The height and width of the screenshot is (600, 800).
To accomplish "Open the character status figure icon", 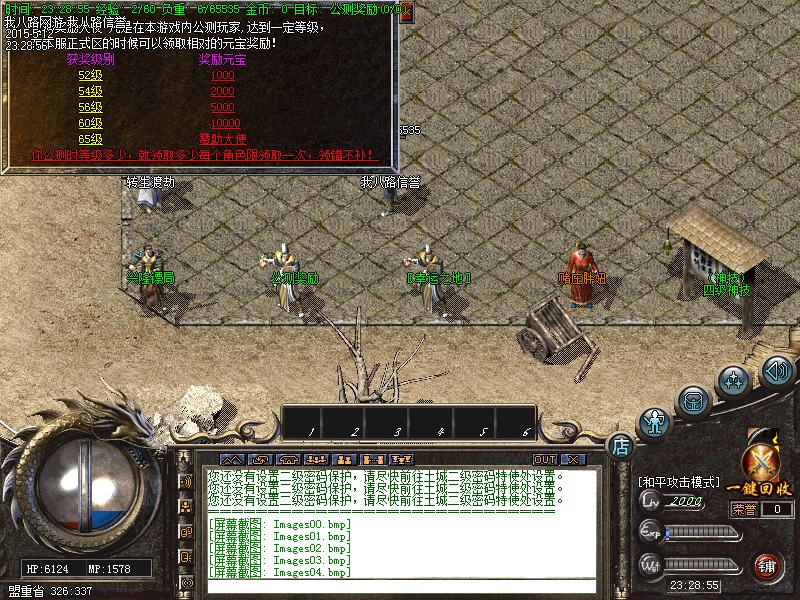I will pyautogui.click(x=654, y=423).
